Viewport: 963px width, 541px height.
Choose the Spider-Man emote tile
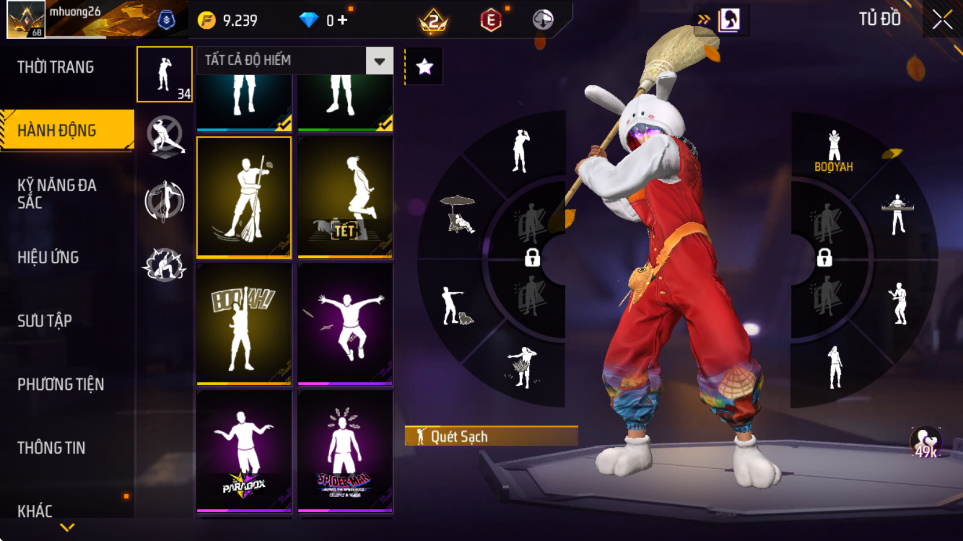pyautogui.click(x=345, y=450)
